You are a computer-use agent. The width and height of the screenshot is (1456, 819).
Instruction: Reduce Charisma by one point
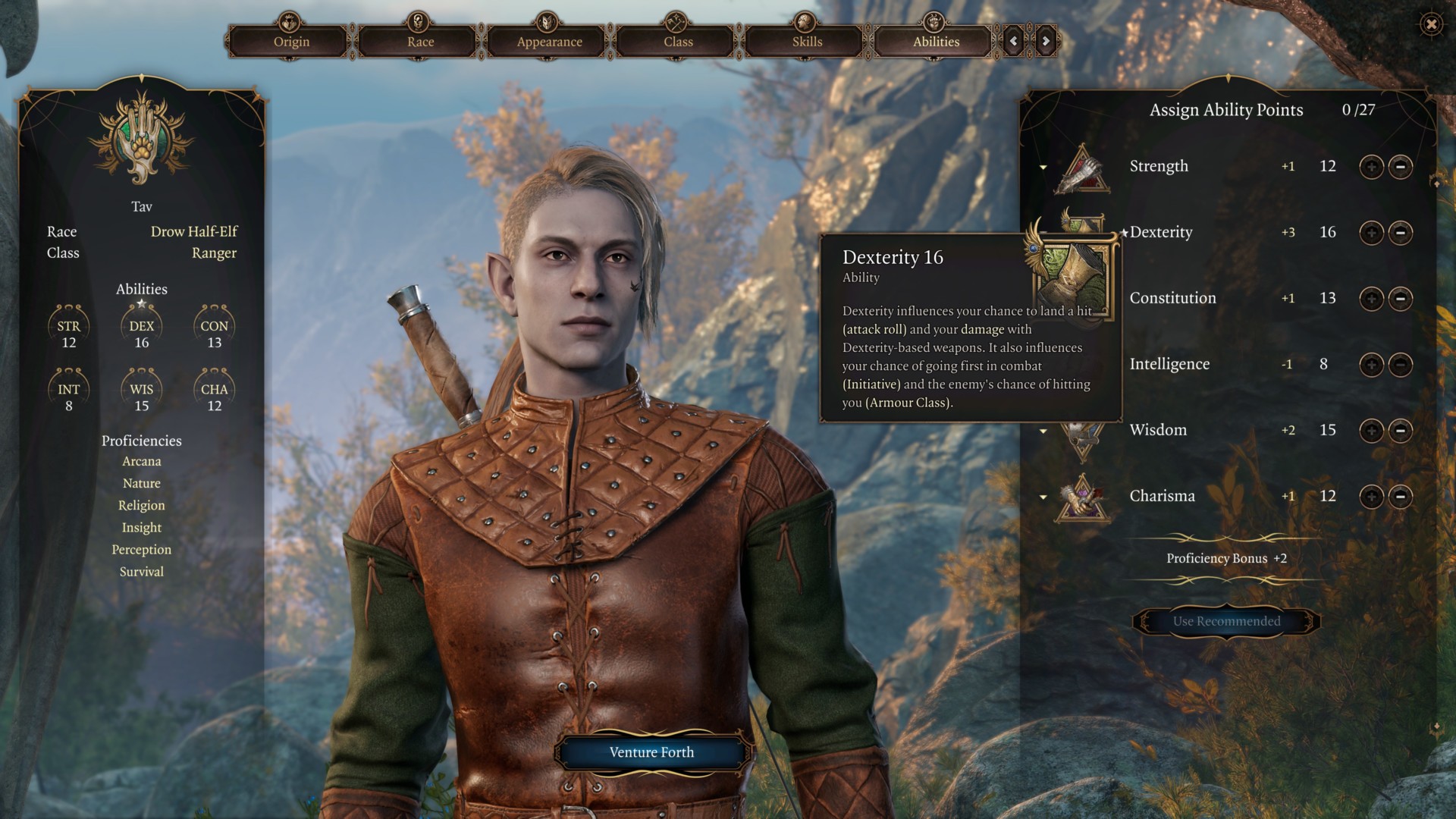coord(1401,497)
